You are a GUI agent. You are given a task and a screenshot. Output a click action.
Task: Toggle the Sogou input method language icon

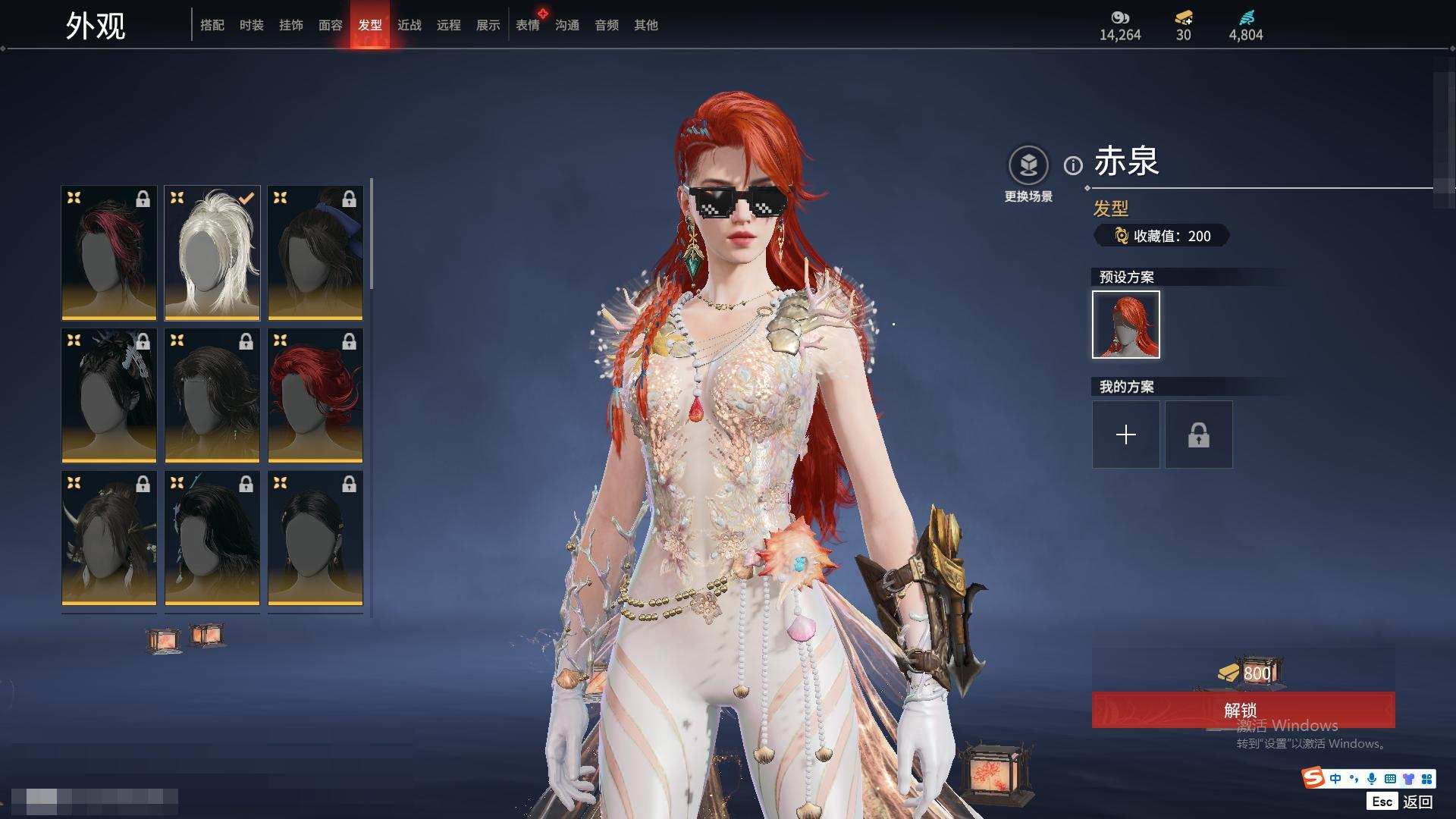pyautogui.click(x=1335, y=779)
